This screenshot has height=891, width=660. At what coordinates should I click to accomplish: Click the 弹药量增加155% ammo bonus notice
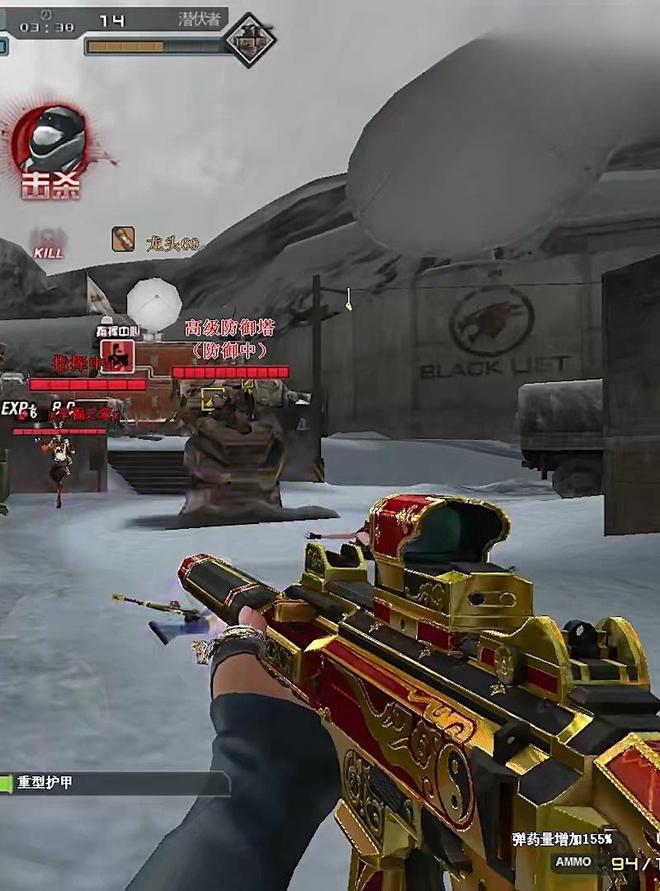pos(561,839)
